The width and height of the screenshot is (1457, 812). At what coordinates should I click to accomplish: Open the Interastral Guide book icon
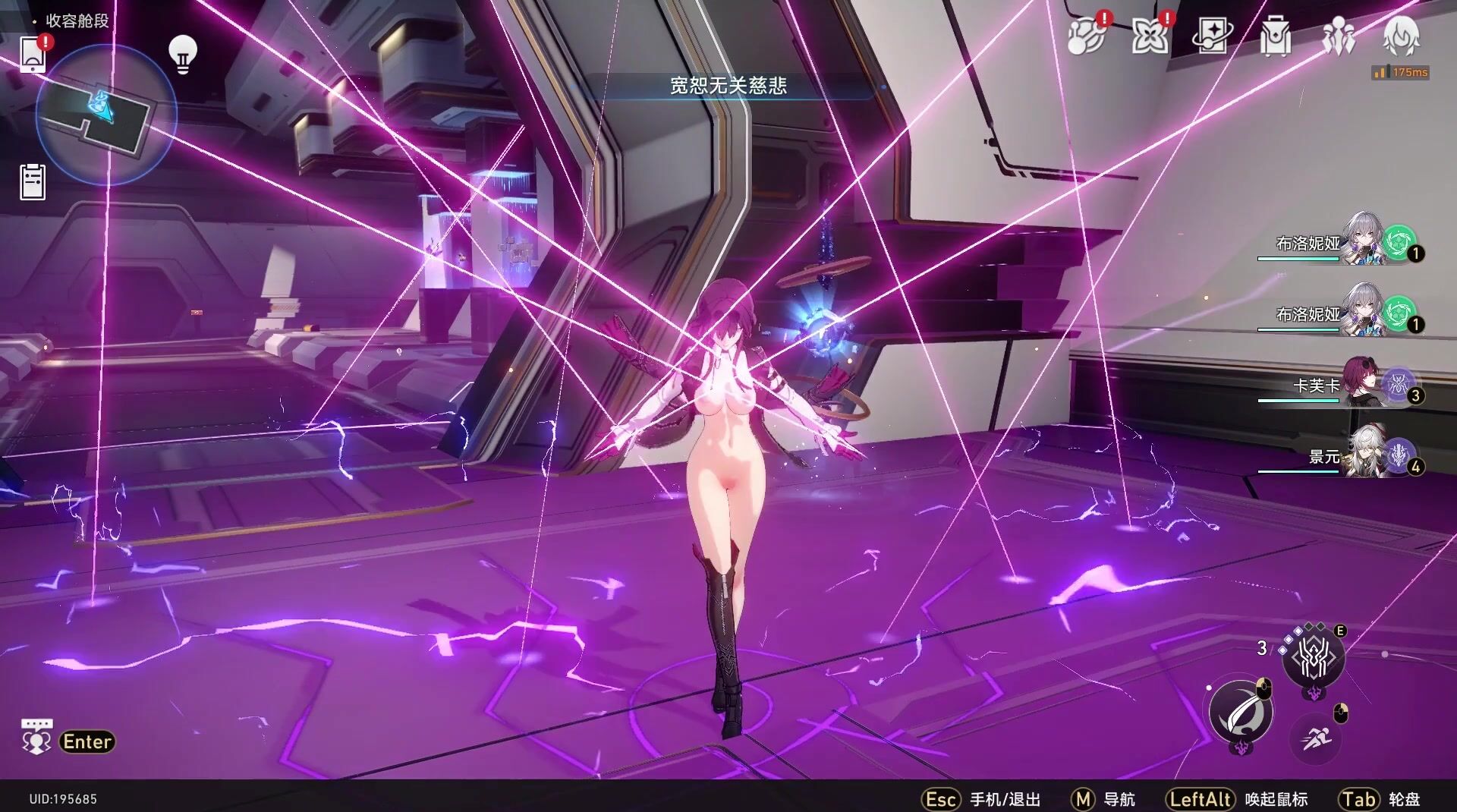[1212, 36]
